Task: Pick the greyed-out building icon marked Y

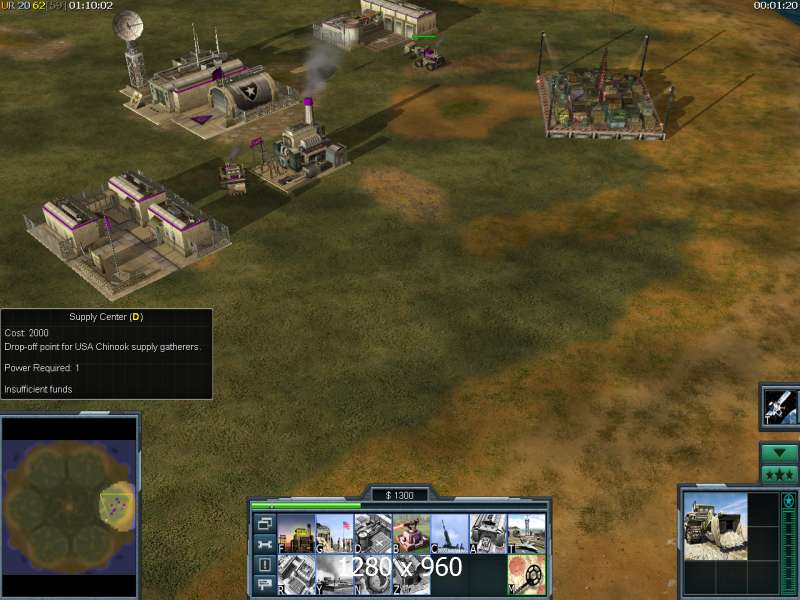Action: point(335,574)
